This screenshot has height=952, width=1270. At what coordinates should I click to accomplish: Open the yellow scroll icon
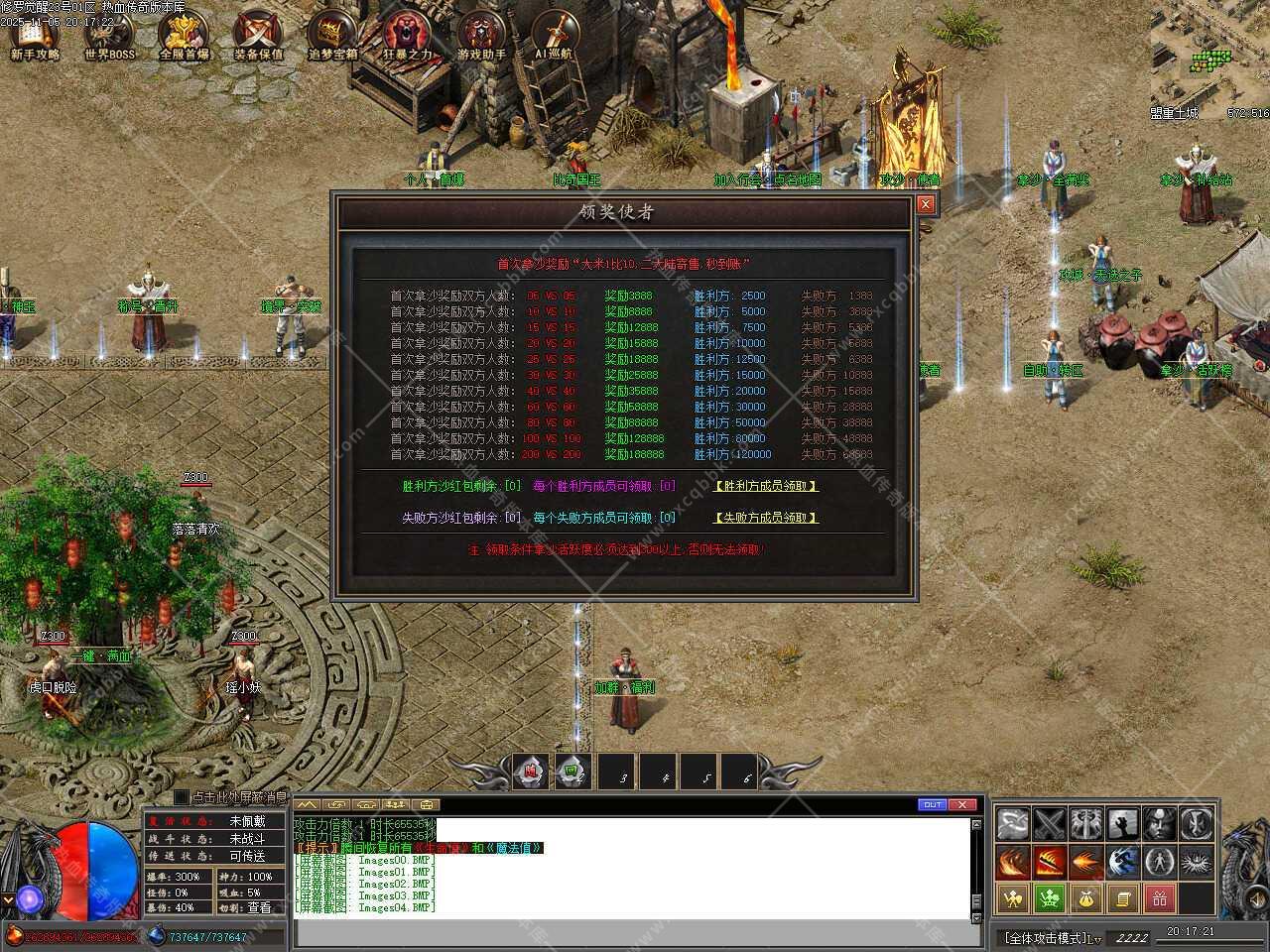tap(1123, 898)
